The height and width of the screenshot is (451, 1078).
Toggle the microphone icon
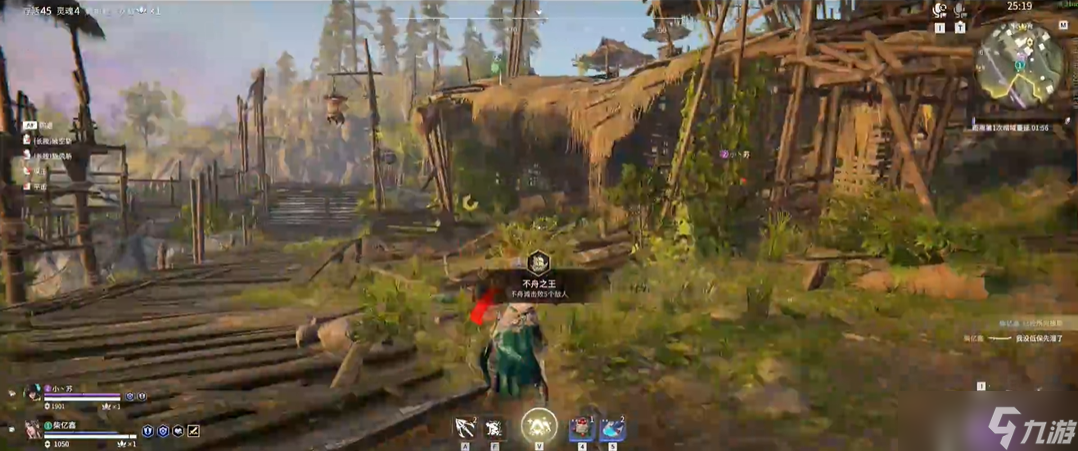960,10
